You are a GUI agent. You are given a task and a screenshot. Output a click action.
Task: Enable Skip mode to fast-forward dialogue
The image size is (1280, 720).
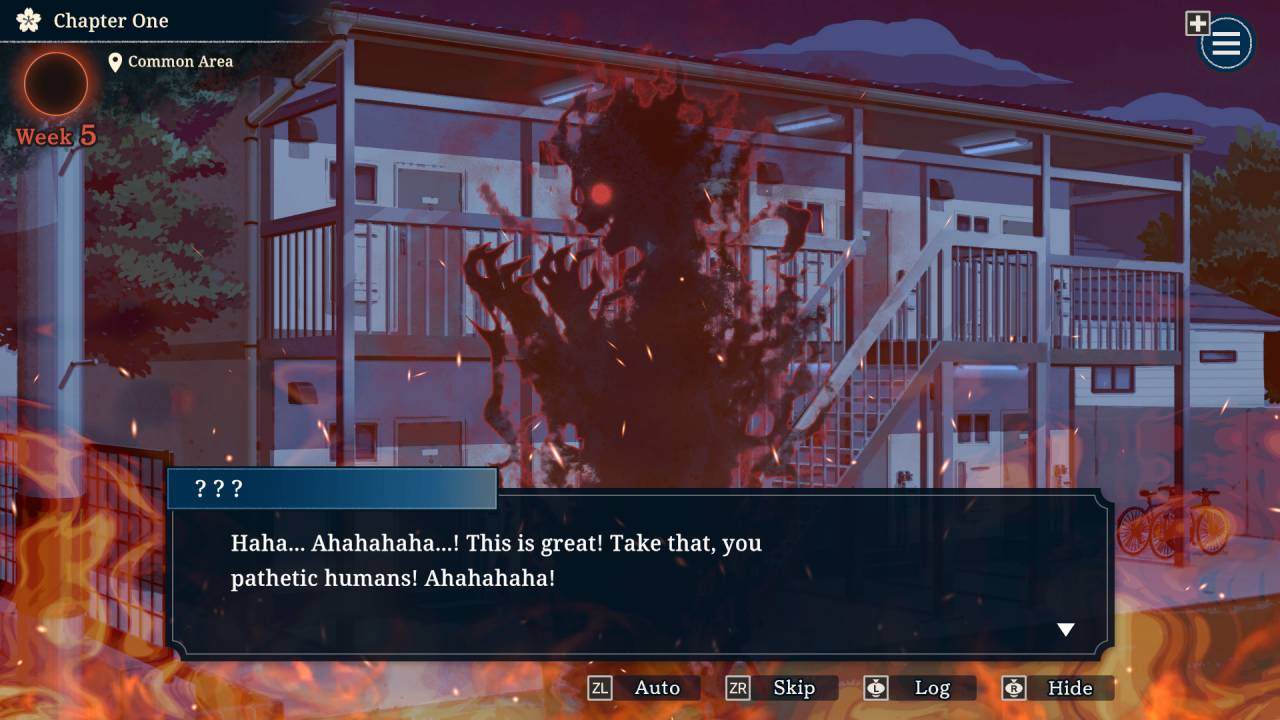click(796, 688)
